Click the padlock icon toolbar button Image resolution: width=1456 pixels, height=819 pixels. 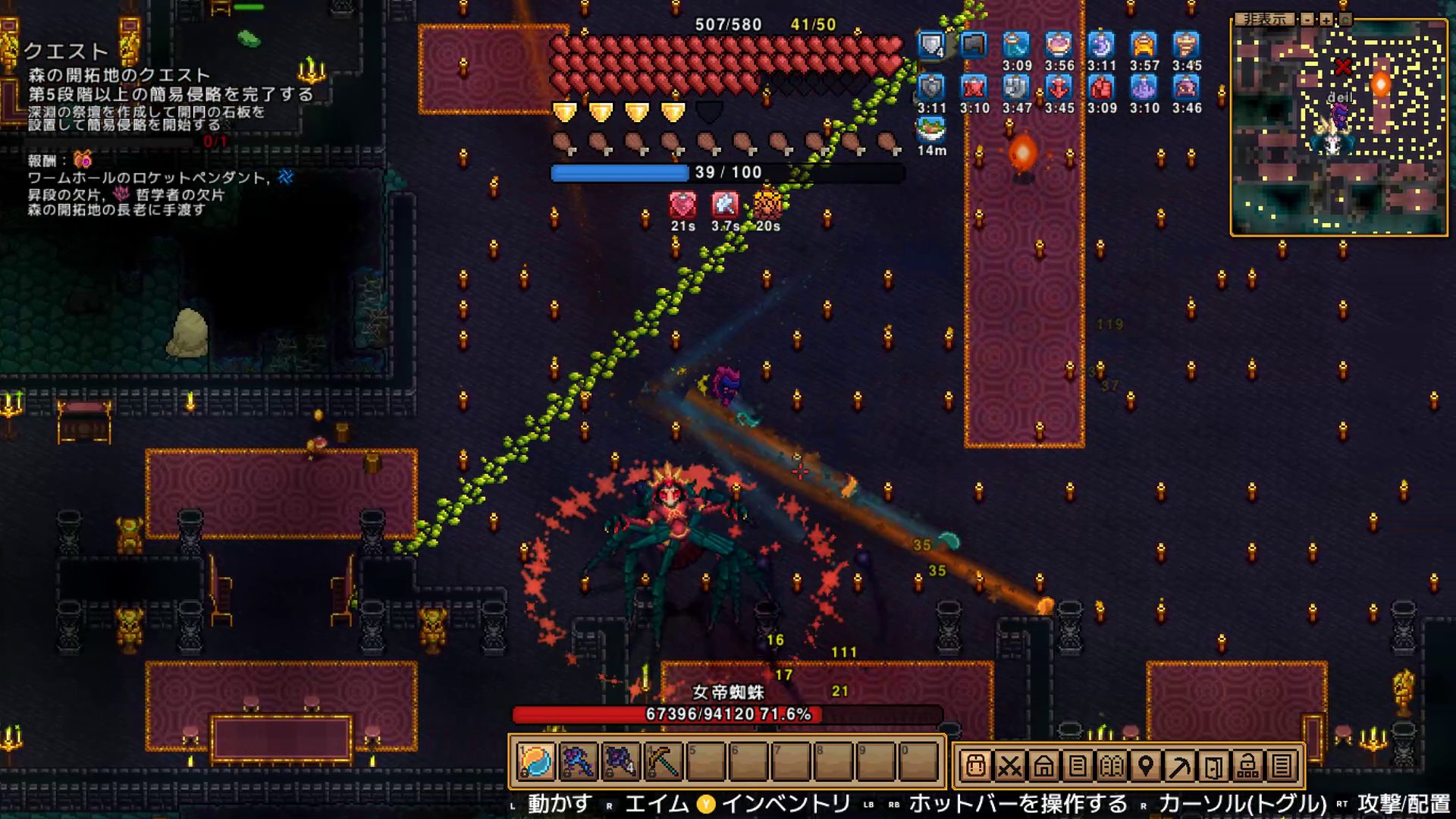[1247, 767]
